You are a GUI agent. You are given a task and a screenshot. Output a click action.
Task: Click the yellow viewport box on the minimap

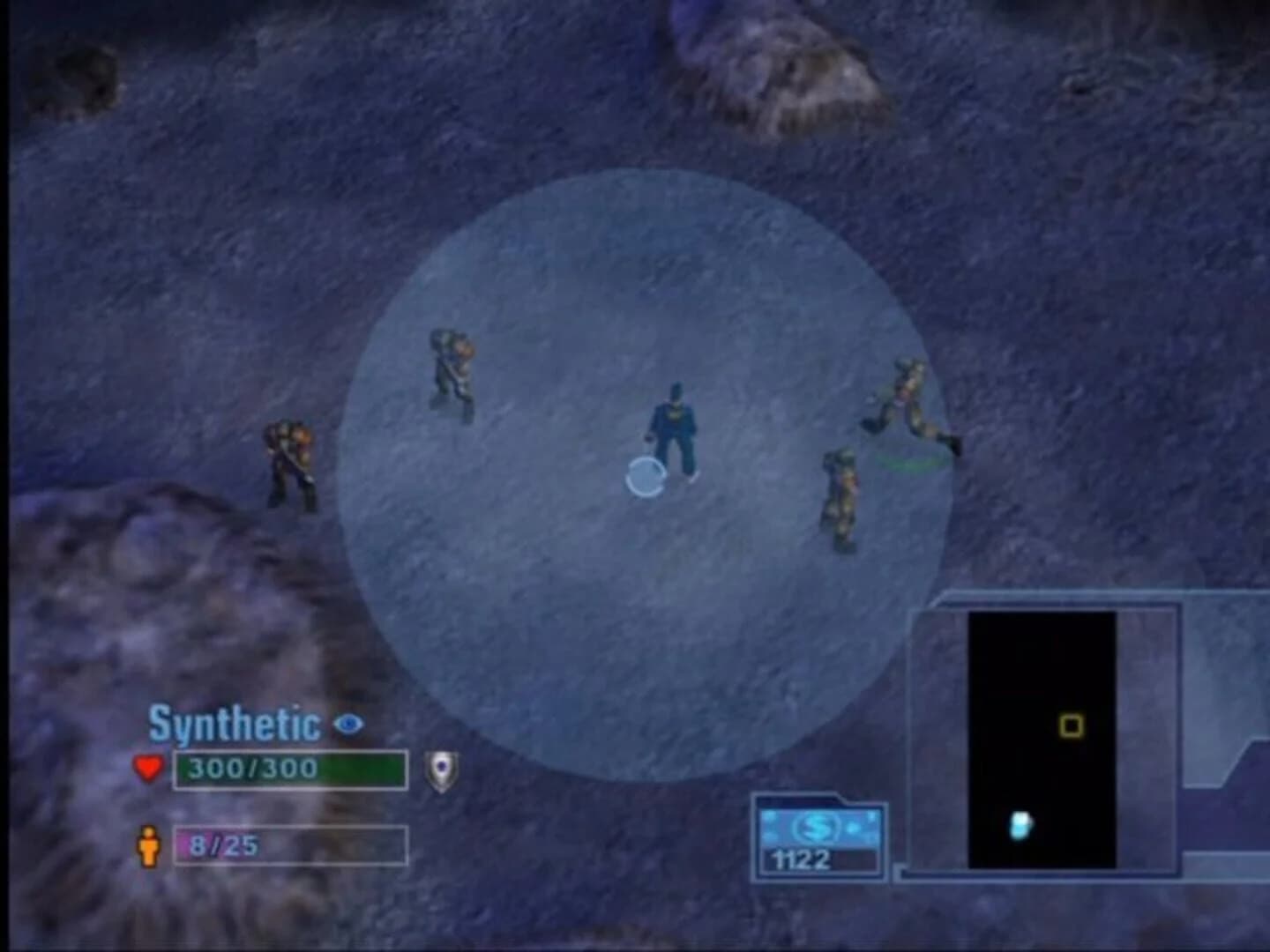pyautogui.click(x=1072, y=724)
